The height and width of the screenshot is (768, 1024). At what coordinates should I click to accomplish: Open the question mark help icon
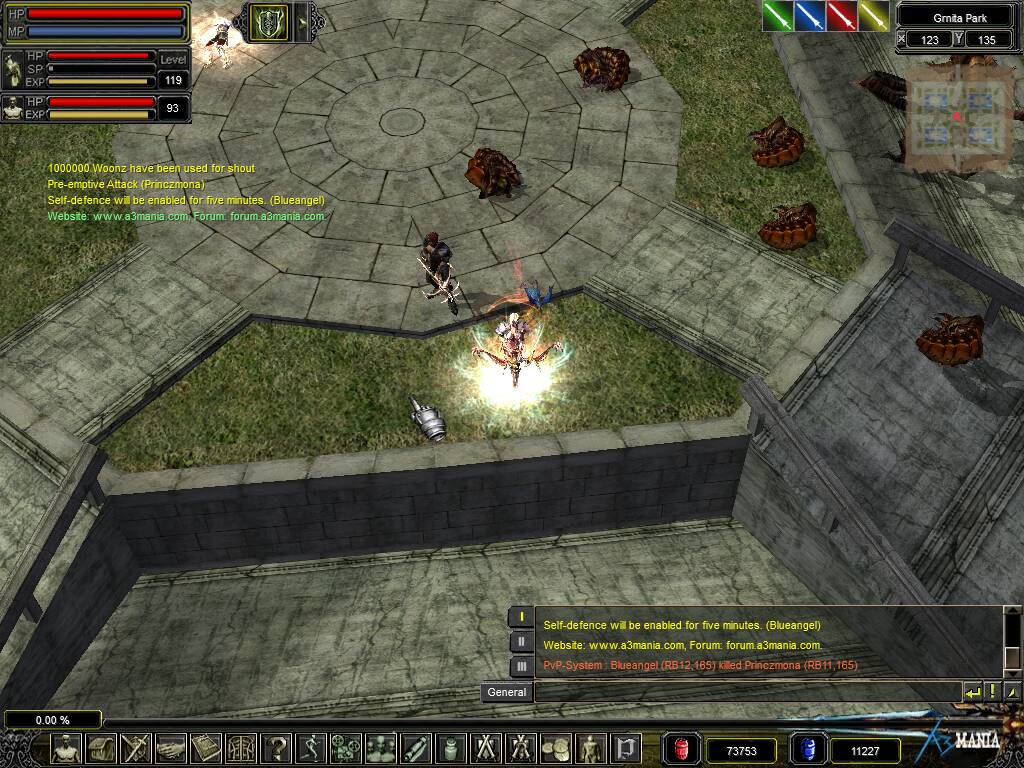(276, 748)
